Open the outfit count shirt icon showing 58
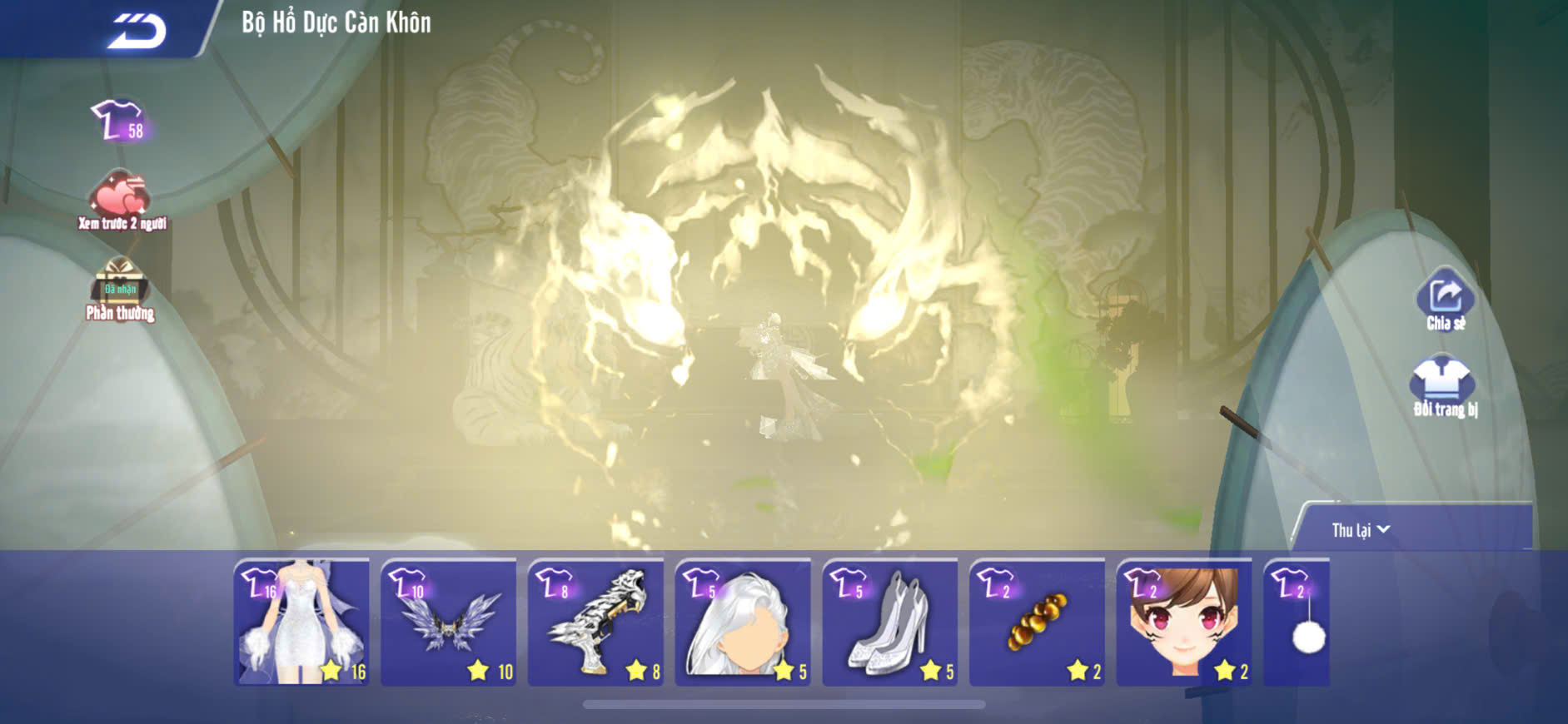The image size is (1568, 724). [119, 121]
